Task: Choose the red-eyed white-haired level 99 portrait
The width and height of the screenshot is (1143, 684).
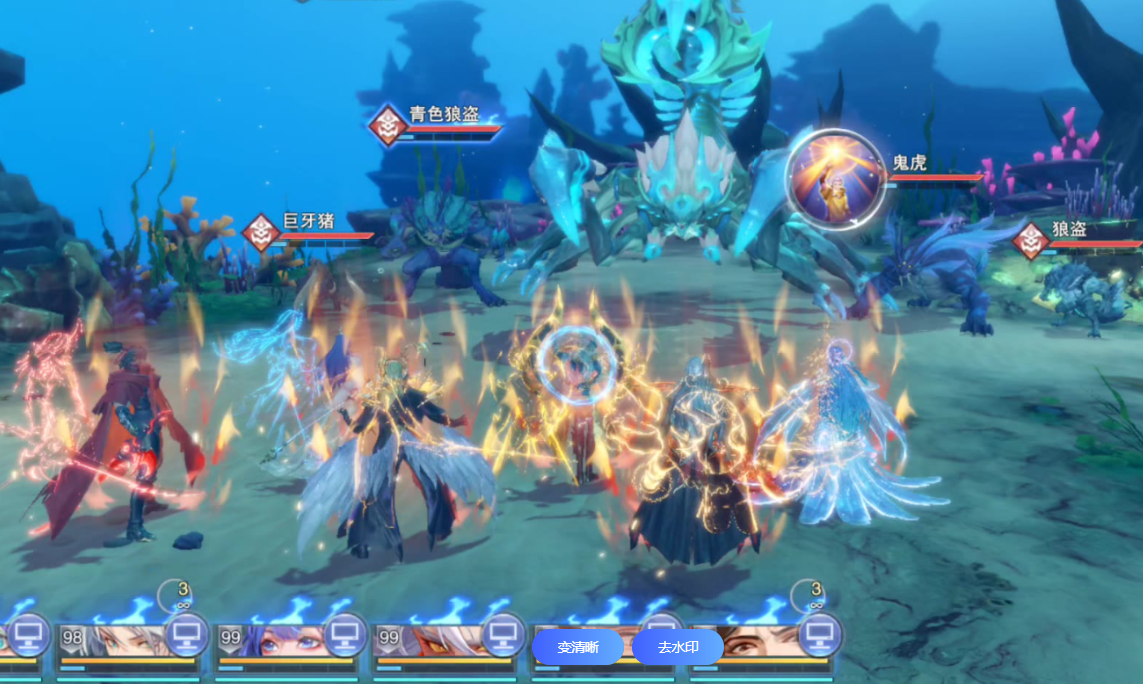Action: coord(428,641)
